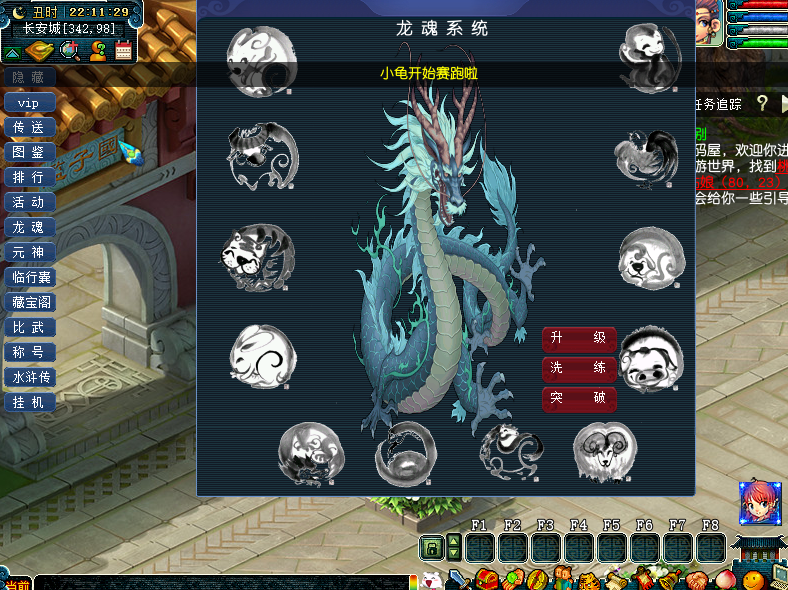Screen dimensions: 788x590
Task: Open the 称号 titles menu
Action: [x=29, y=353]
